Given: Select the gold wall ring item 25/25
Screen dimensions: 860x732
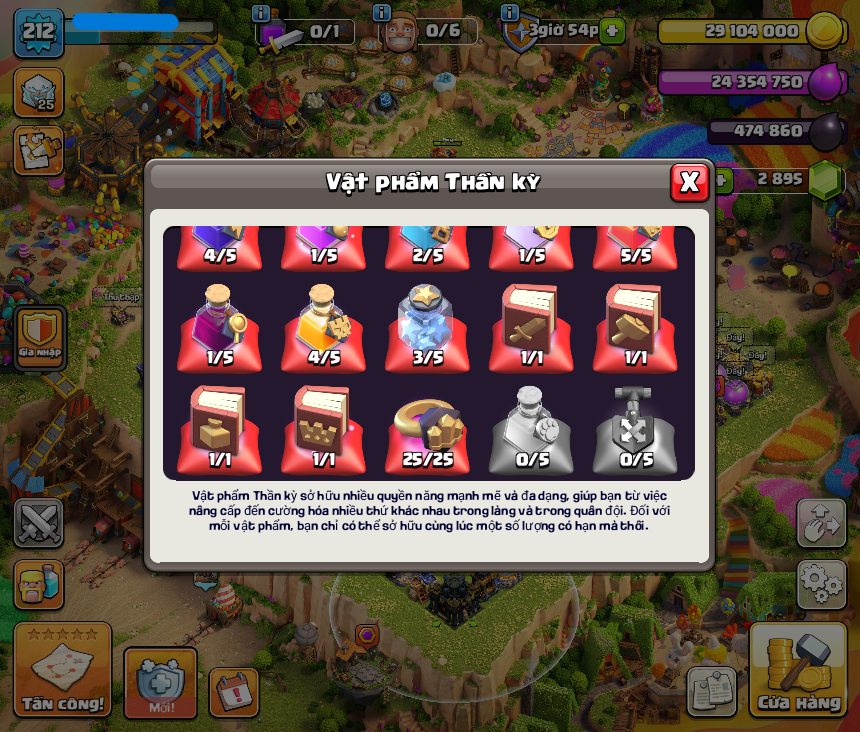Looking at the screenshot, I should click(x=427, y=428).
